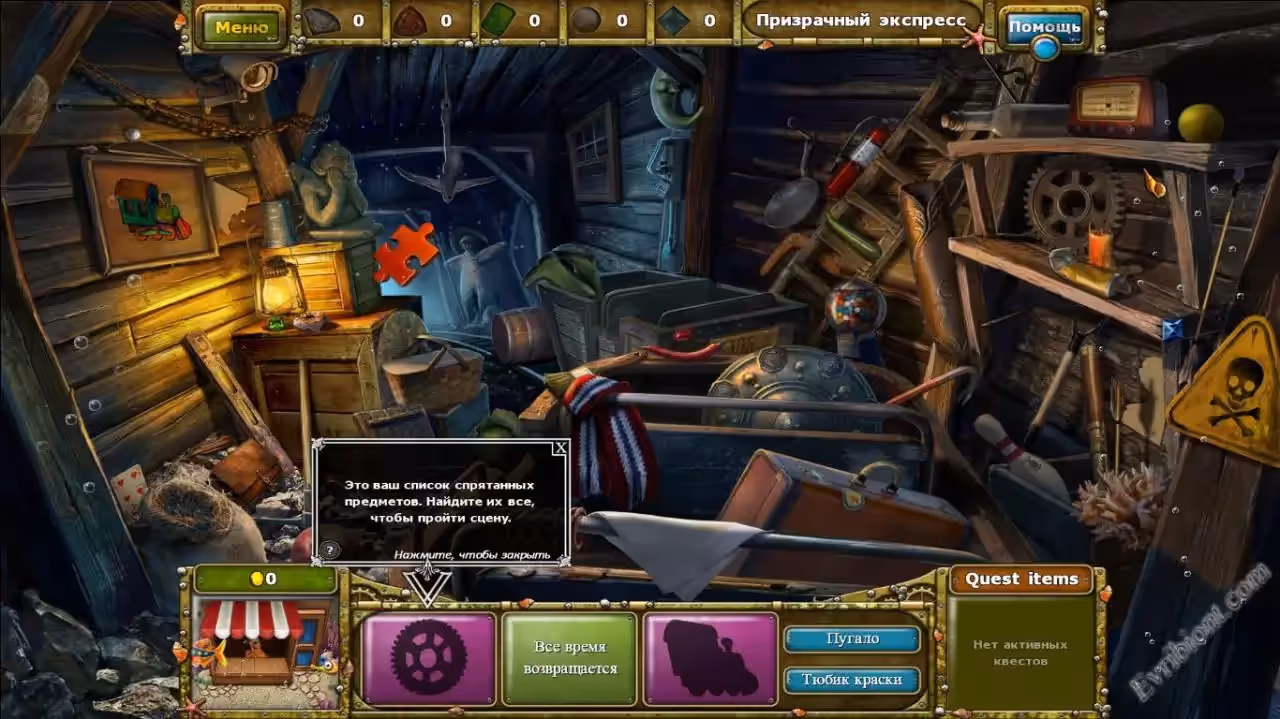Select the gear silhouette item tile
This screenshot has width=1280, height=719.
tap(428, 658)
